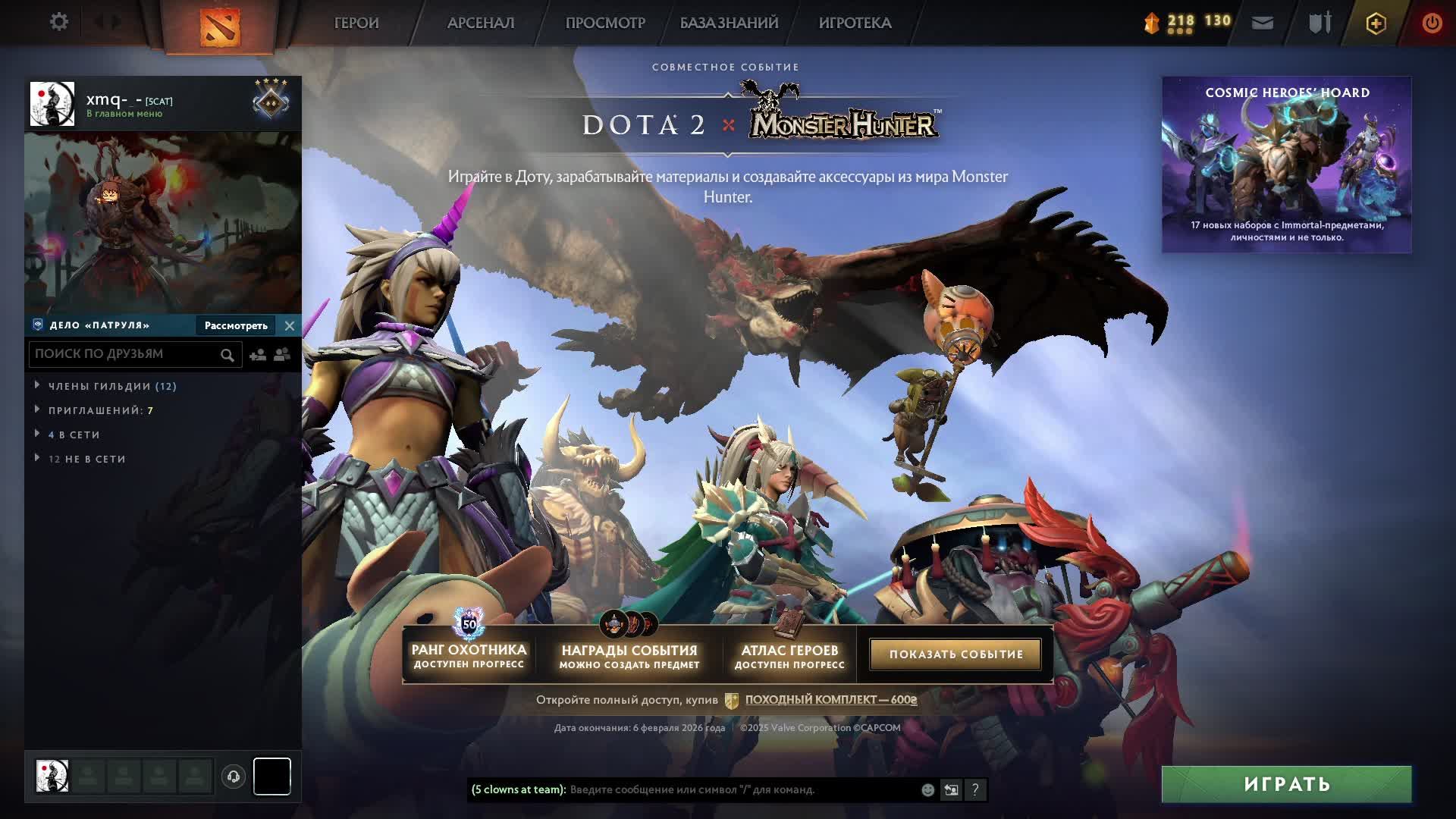Close the ДЕЛО «ПАТРУЛЯ» notification
The height and width of the screenshot is (819, 1456).
pos(290,325)
